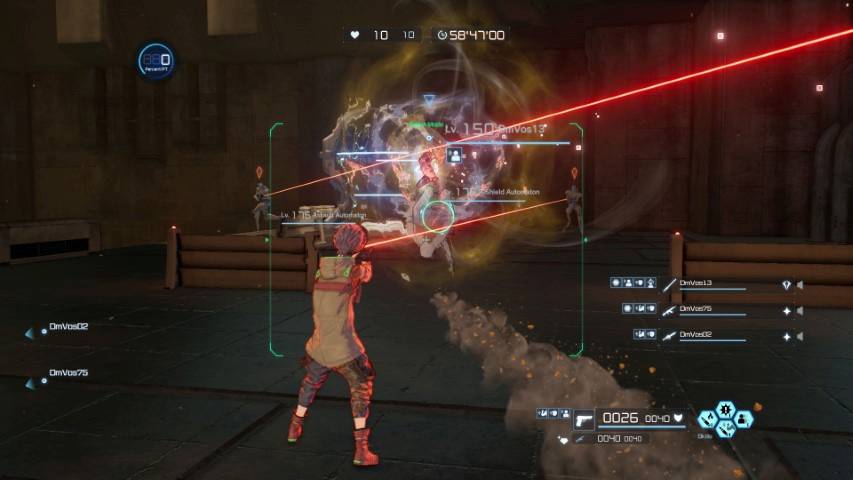853x480 pixels.
Task: Select the secondary weapon slot below pistol
Action: [581, 438]
